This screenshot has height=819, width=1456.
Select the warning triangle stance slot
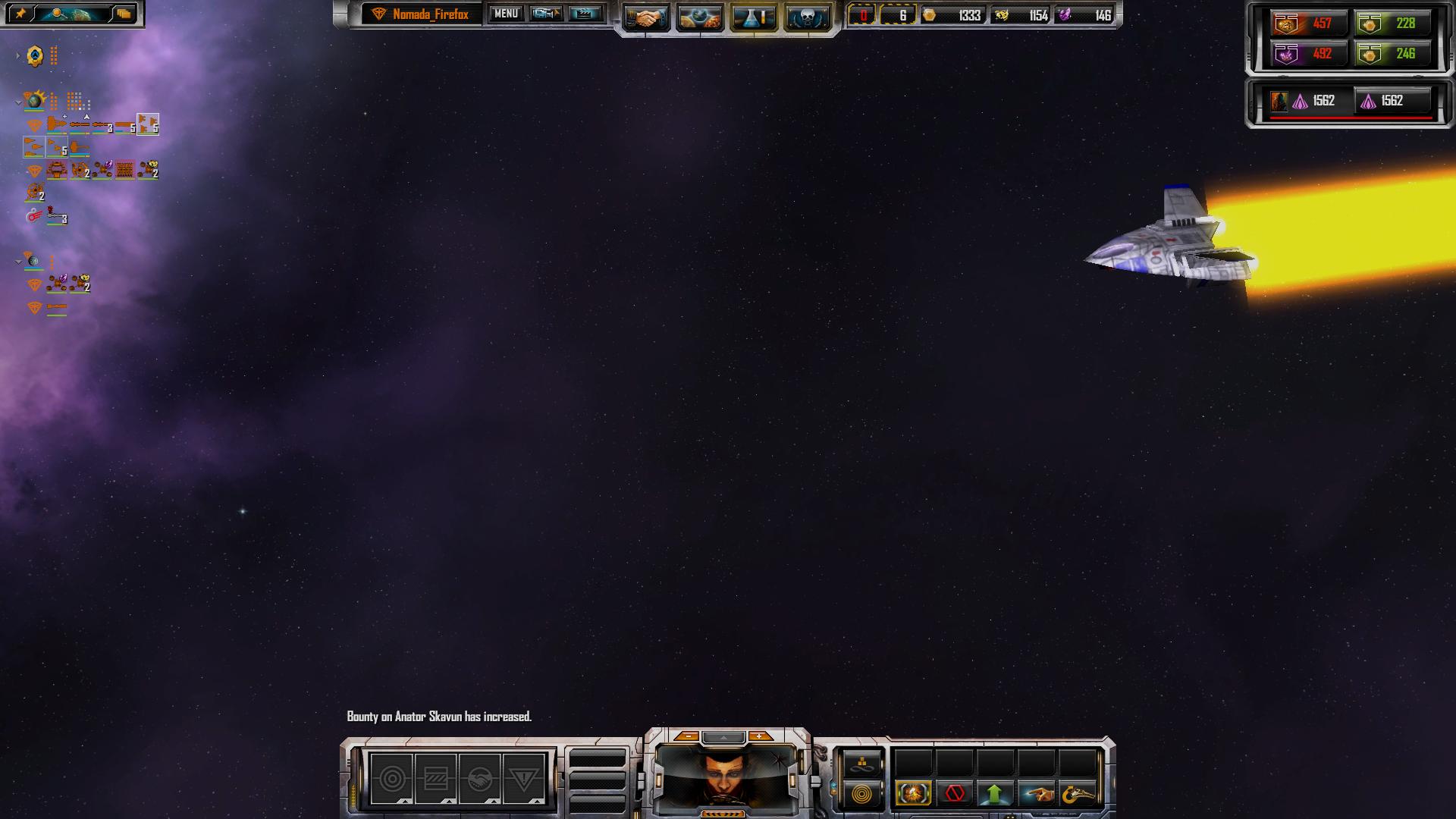(x=523, y=779)
